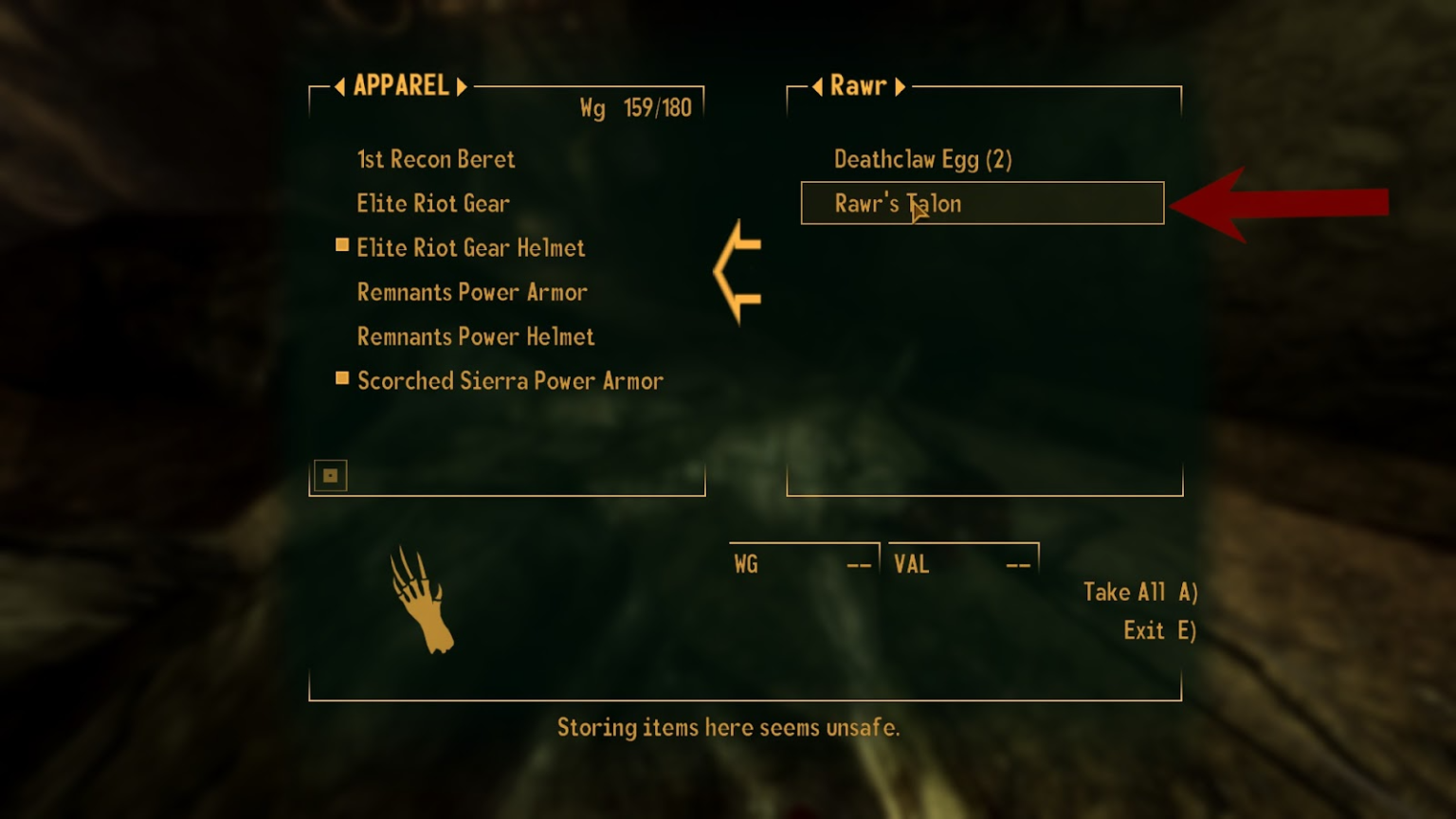Select the equipped marker beside Scorched Sierra Power Armor
This screenshot has width=1456, height=819.
(x=341, y=378)
